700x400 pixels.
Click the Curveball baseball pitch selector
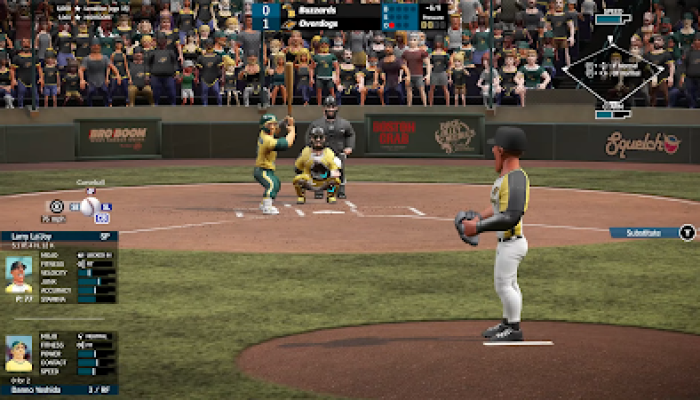(x=90, y=206)
